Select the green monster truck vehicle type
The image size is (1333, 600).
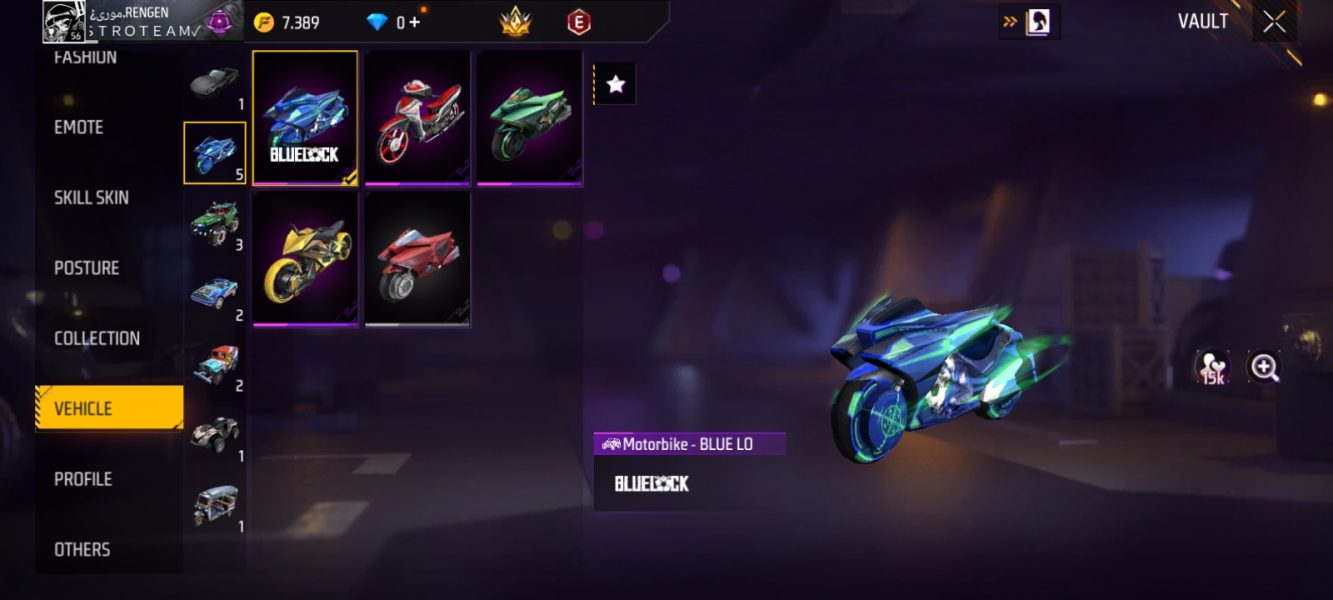click(214, 223)
